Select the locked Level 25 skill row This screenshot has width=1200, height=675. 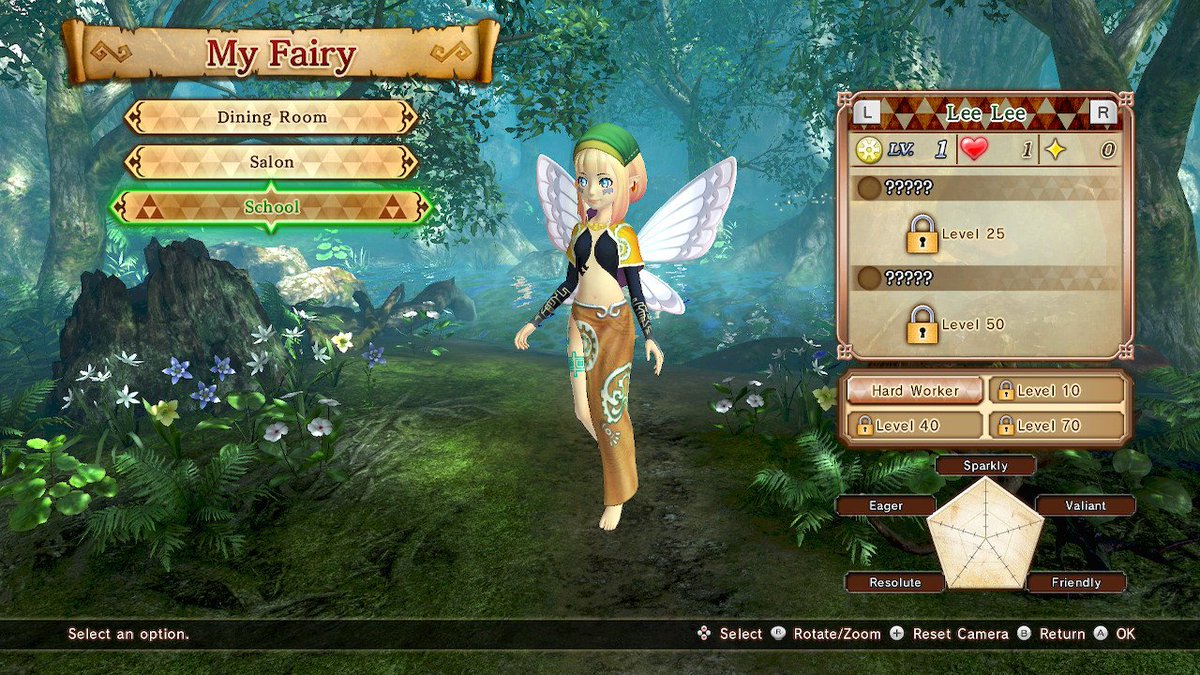coord(985,234)
